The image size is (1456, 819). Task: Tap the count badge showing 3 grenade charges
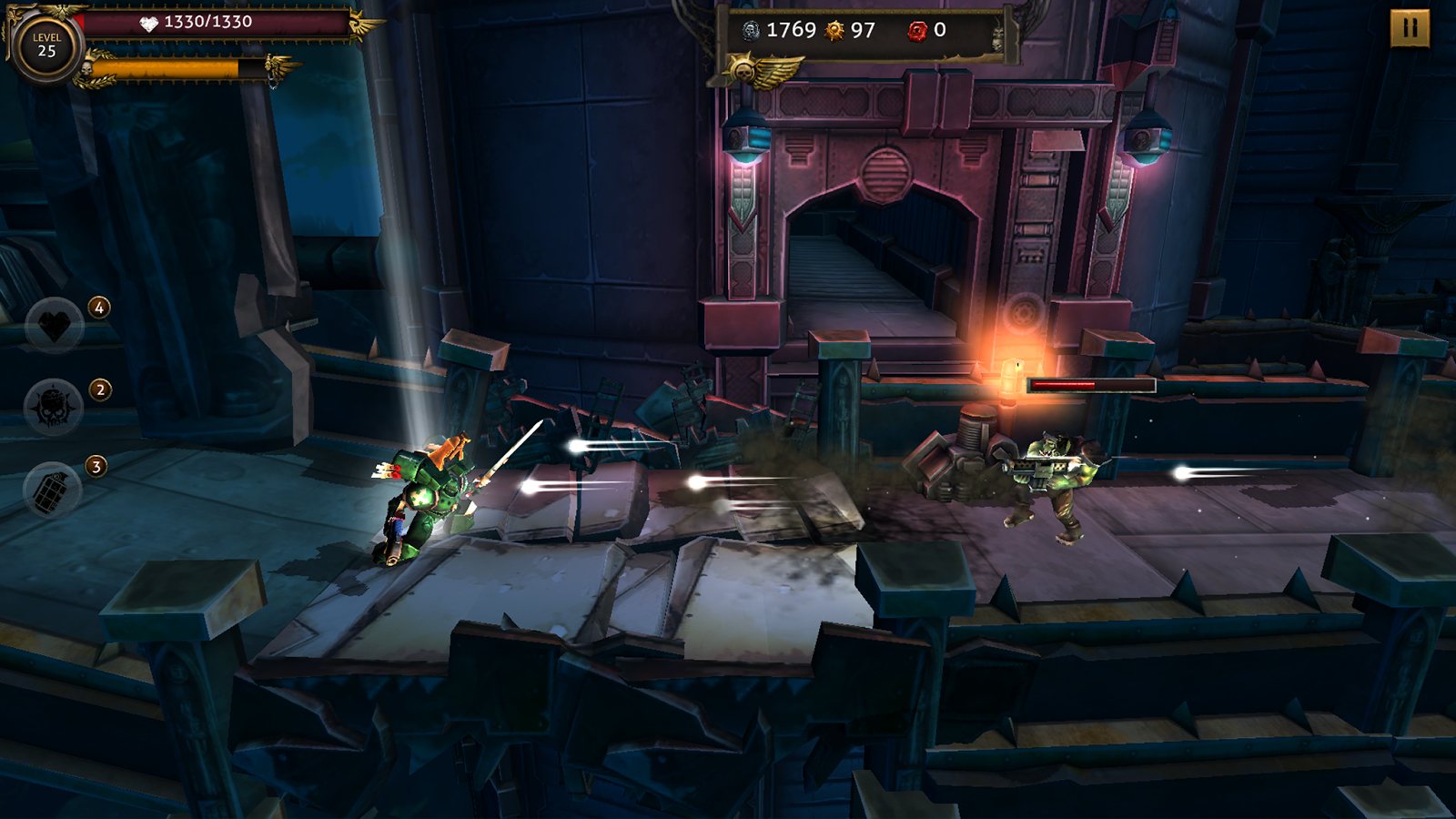(x=95, y=466)
